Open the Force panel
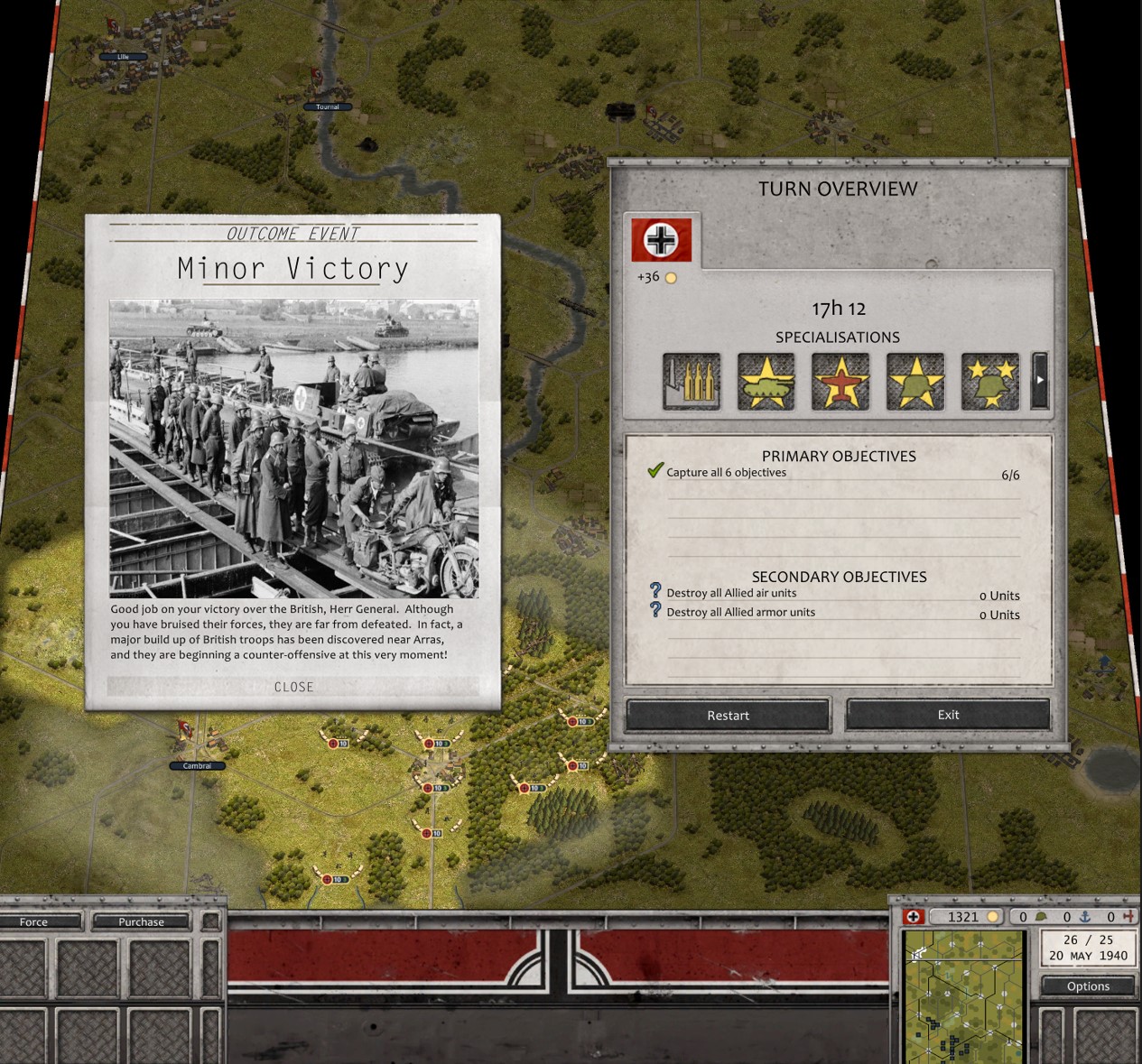 pos(34,921)
